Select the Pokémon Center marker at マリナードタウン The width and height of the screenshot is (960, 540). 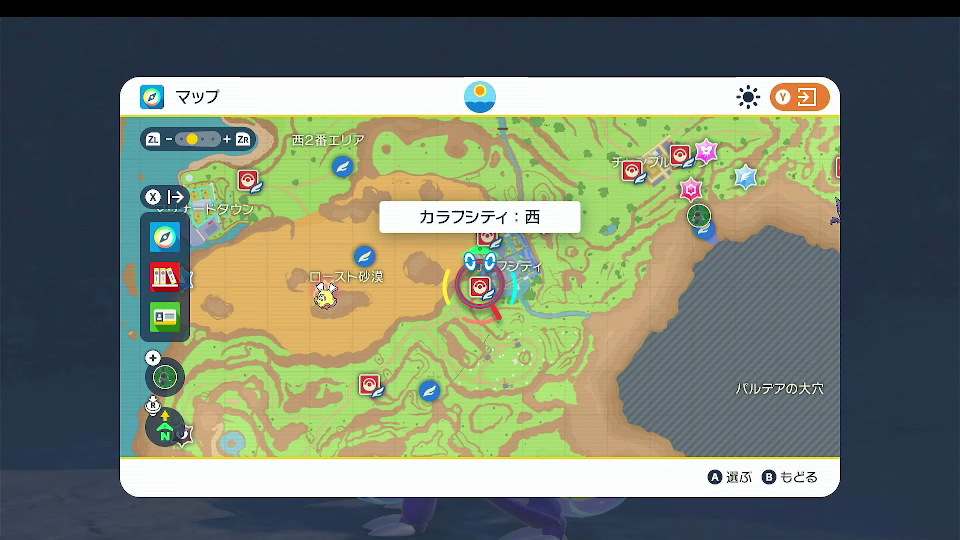point(248,180)
